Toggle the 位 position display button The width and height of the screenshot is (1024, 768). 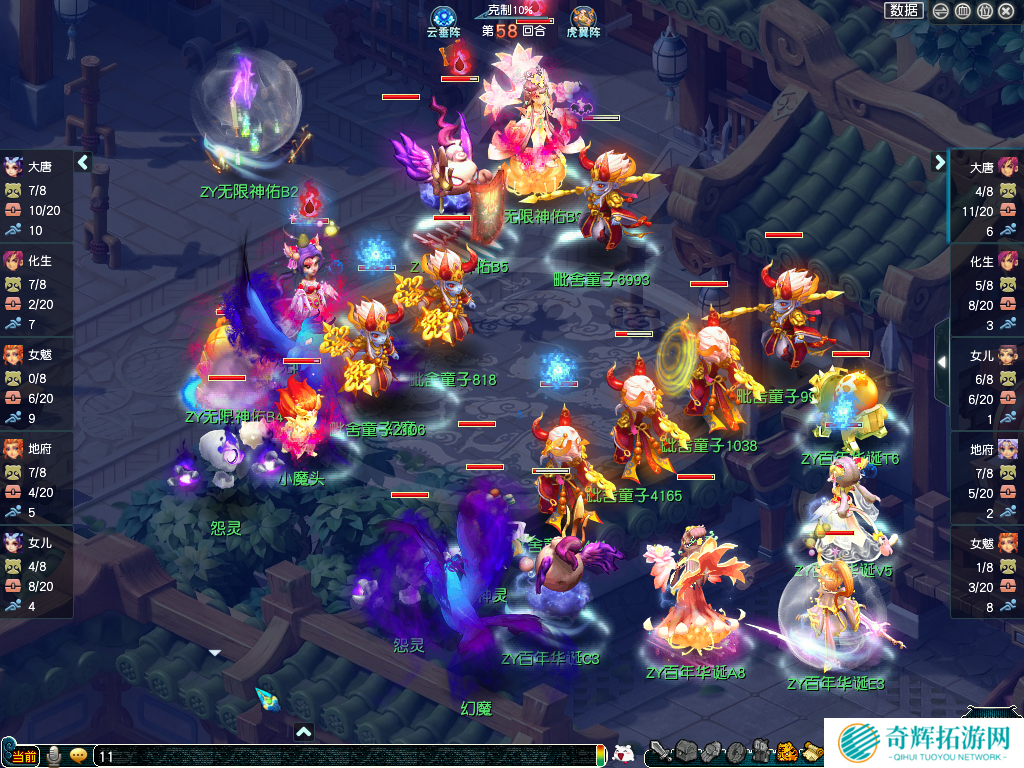tap(984, 11)
